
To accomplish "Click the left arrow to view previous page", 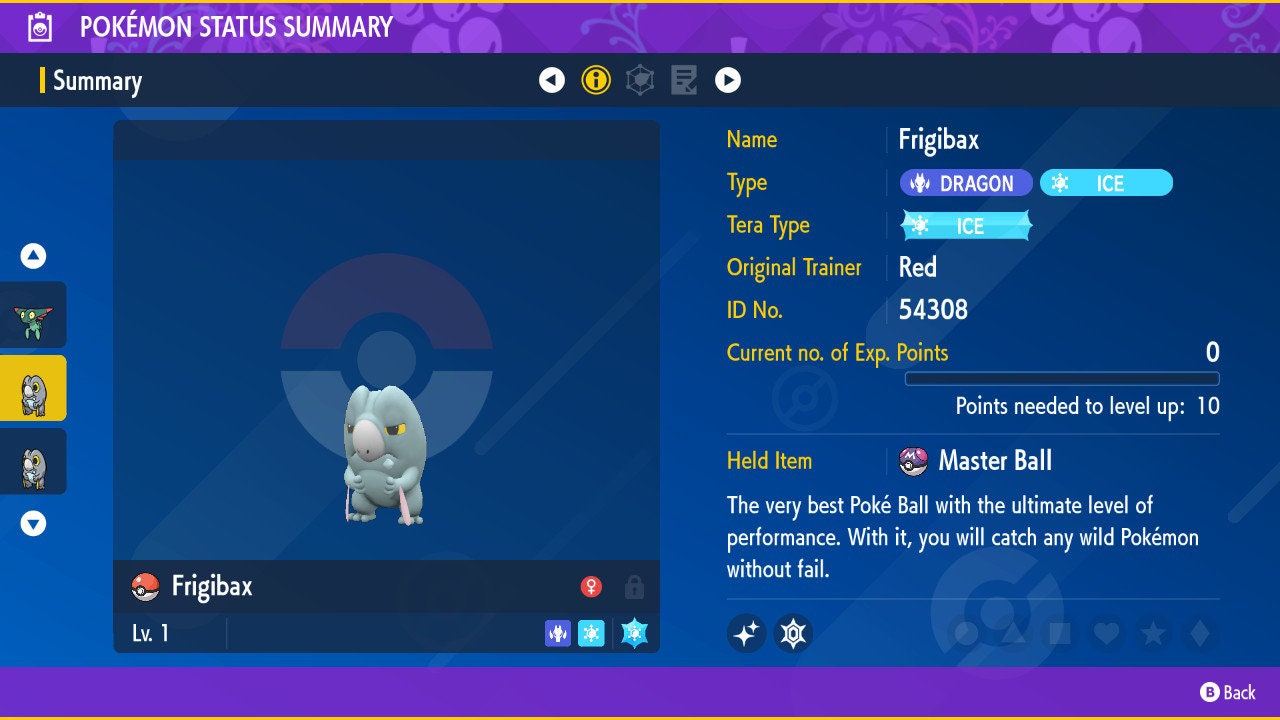I will coord(552,80).
